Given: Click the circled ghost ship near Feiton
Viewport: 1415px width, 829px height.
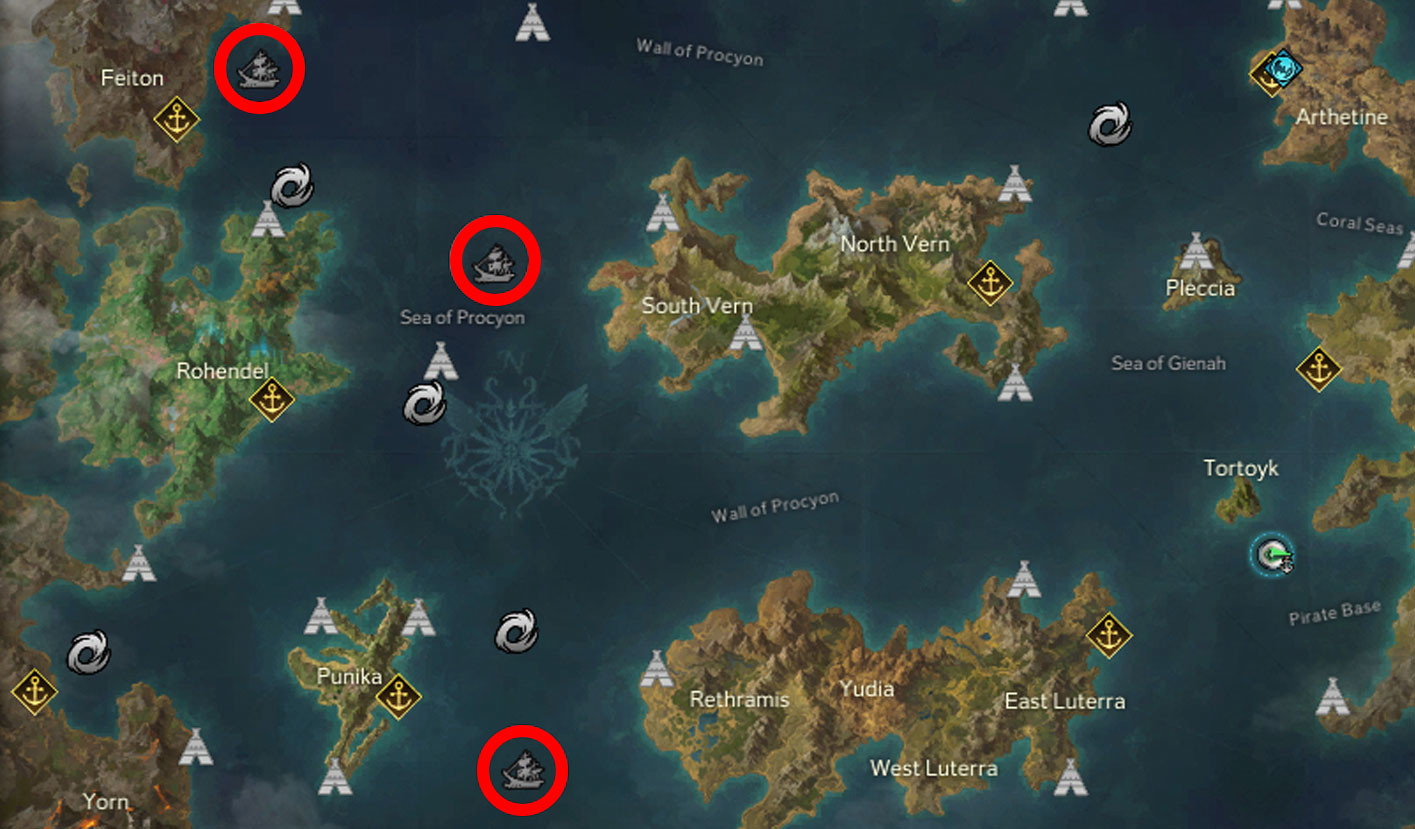Looking at the screenshot, I should pos(258,69).
